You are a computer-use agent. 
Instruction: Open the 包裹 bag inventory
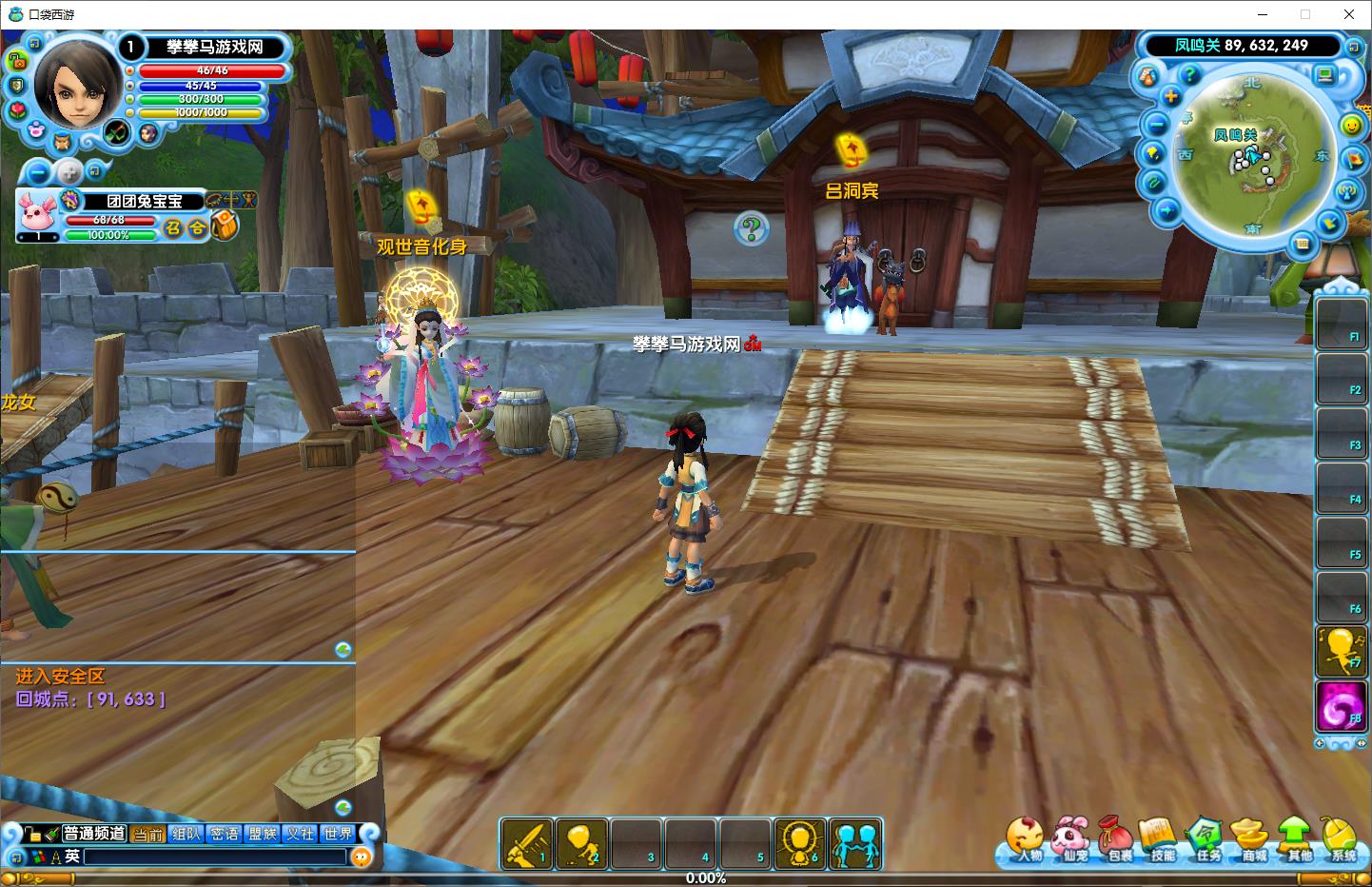pos(1116,838)
